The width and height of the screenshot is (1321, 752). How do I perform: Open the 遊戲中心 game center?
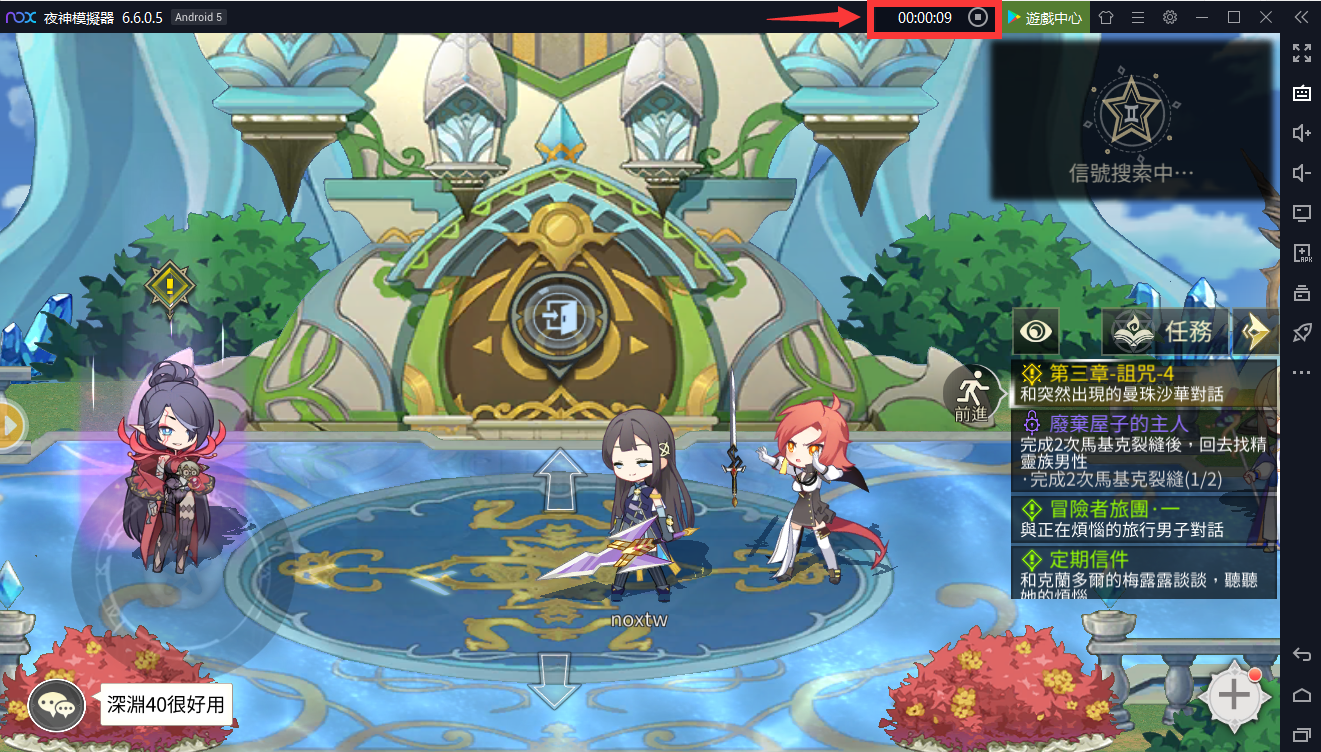tap(1046, 18)
